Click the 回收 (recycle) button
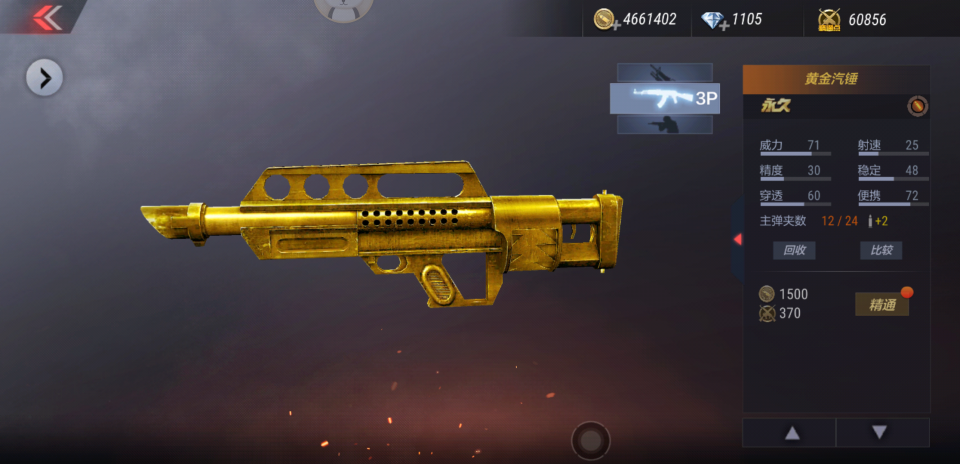Image resolution: width=960 pixels, height=464 pixels. [x=794, y=250]
